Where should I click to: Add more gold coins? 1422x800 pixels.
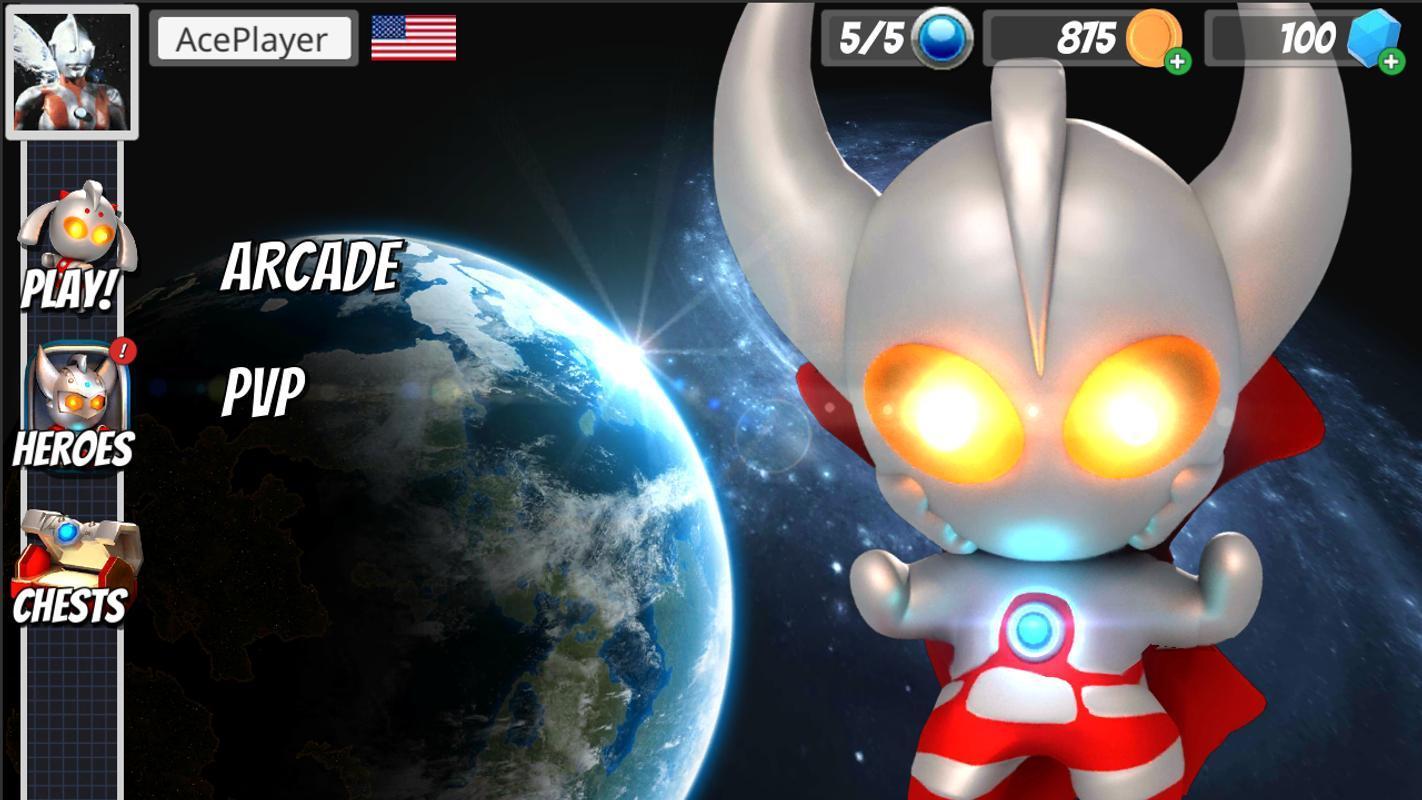point(1178,62)
